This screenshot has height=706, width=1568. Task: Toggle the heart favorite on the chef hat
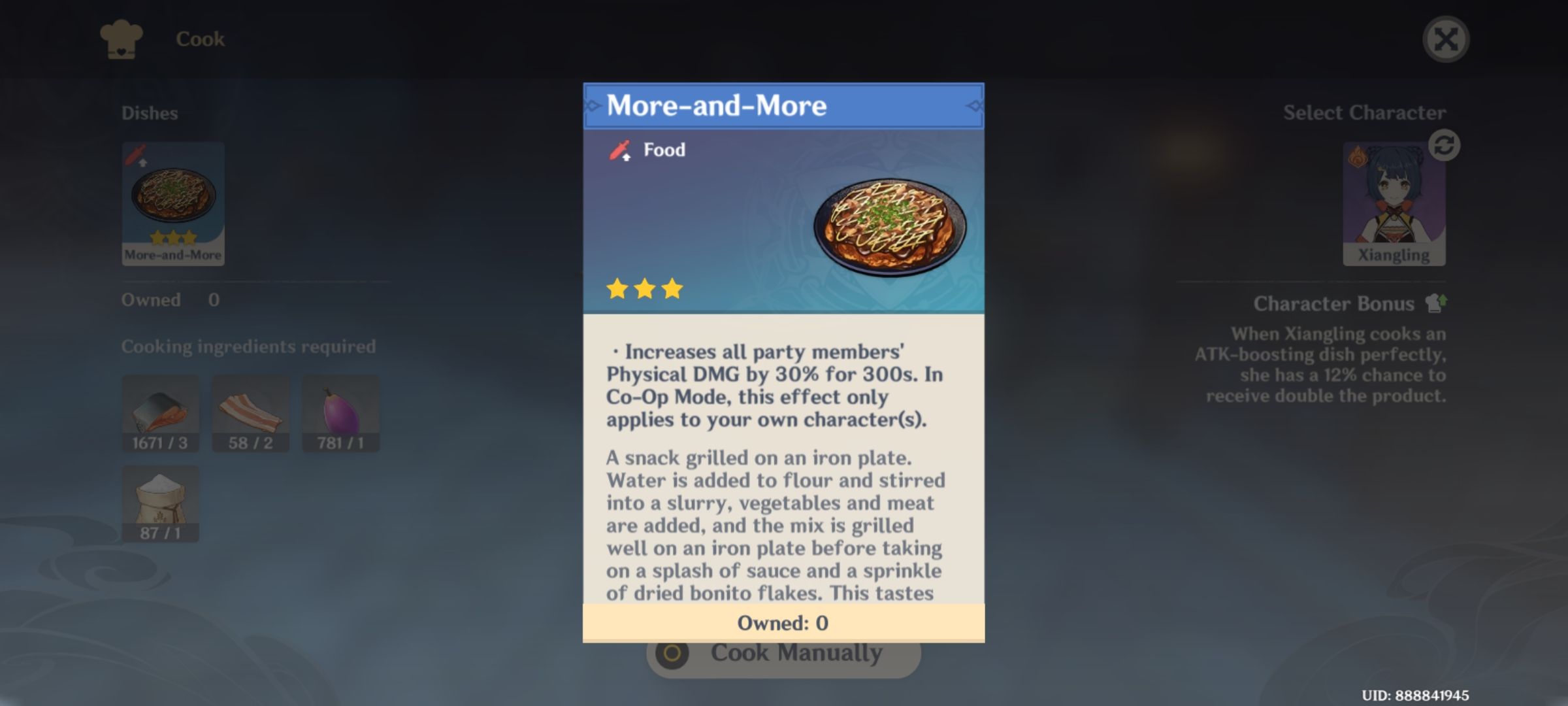click(120, 50)
